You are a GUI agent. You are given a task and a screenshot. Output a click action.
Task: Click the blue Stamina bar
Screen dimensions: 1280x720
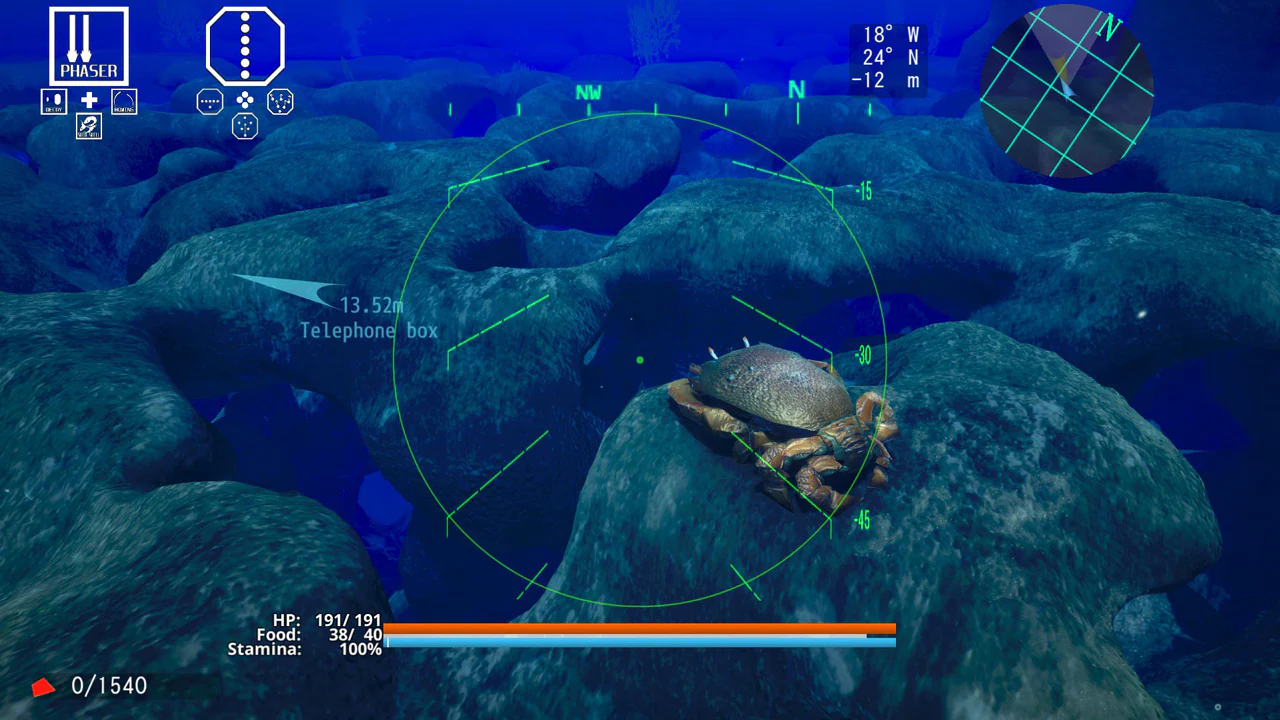pyautogui.click(x=640, y=643)
